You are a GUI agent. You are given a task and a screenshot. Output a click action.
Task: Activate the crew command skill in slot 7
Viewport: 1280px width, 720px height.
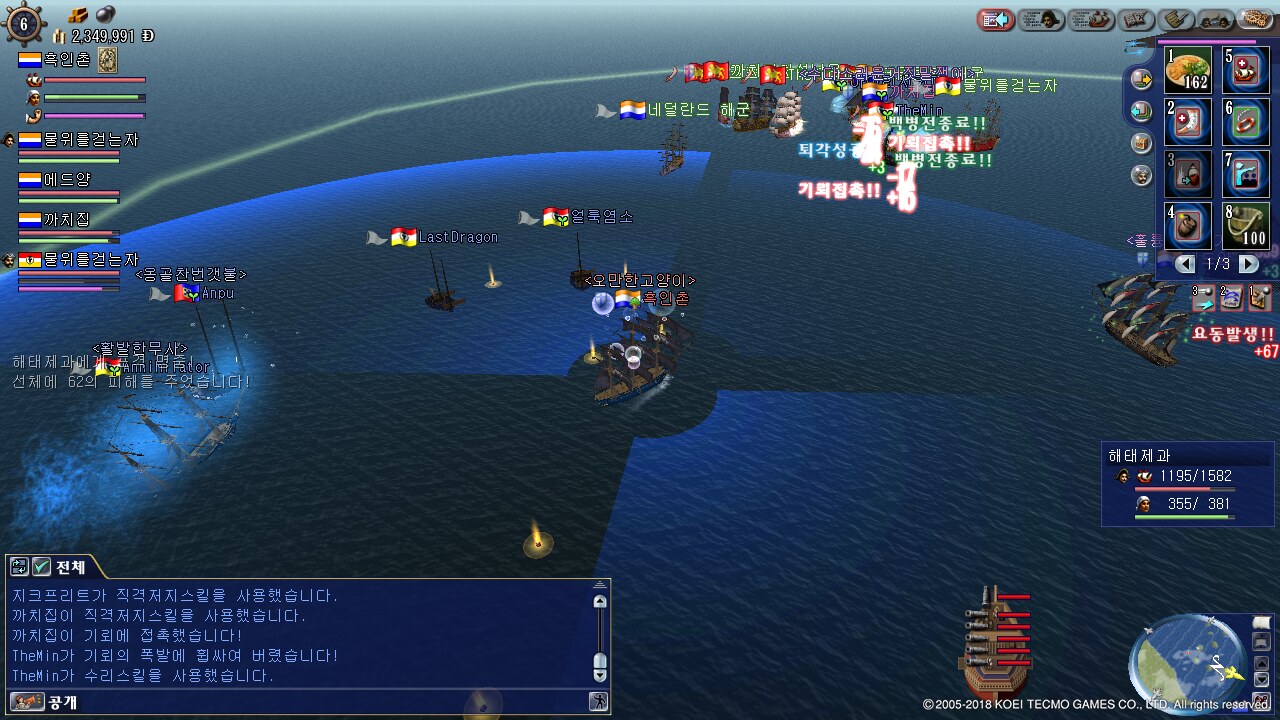(x=1245, y=174)
